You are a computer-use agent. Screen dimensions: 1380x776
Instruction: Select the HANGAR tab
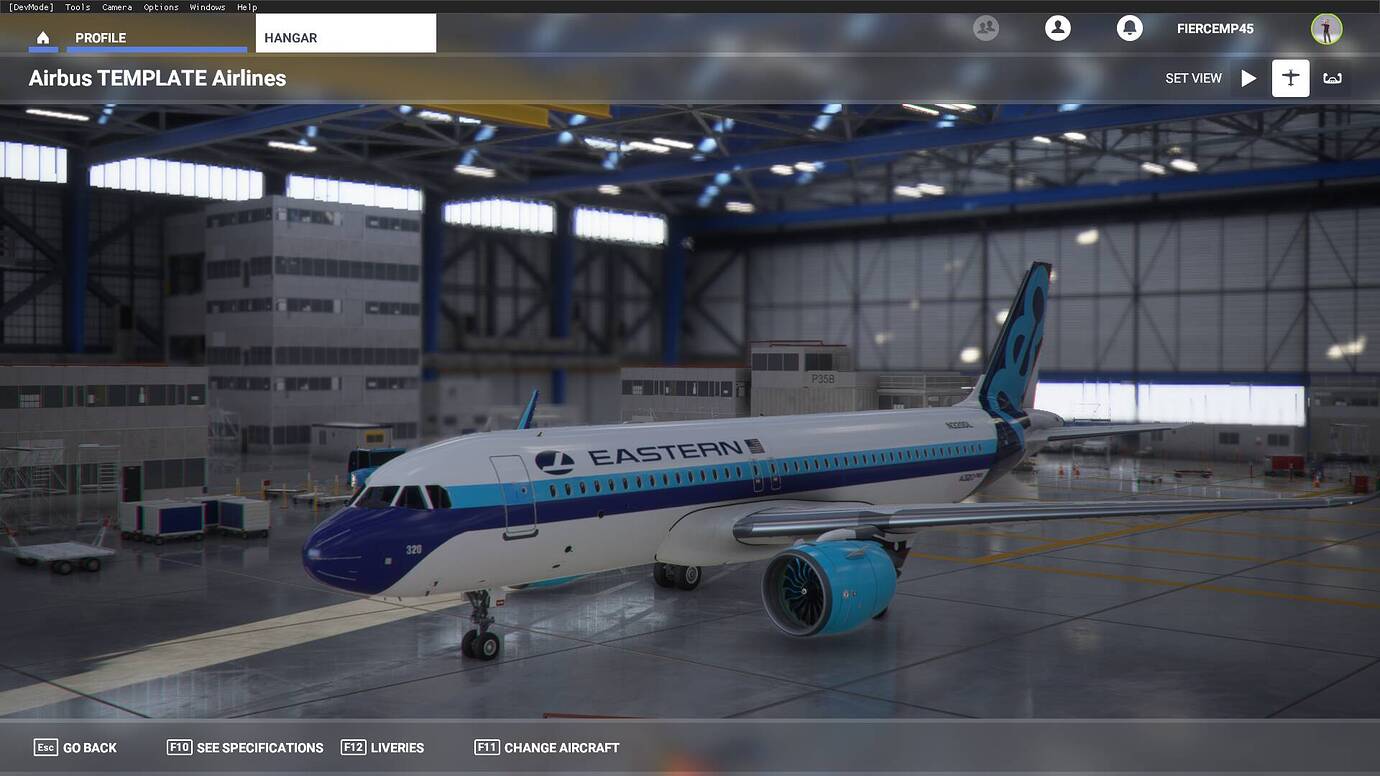point(289,37)
